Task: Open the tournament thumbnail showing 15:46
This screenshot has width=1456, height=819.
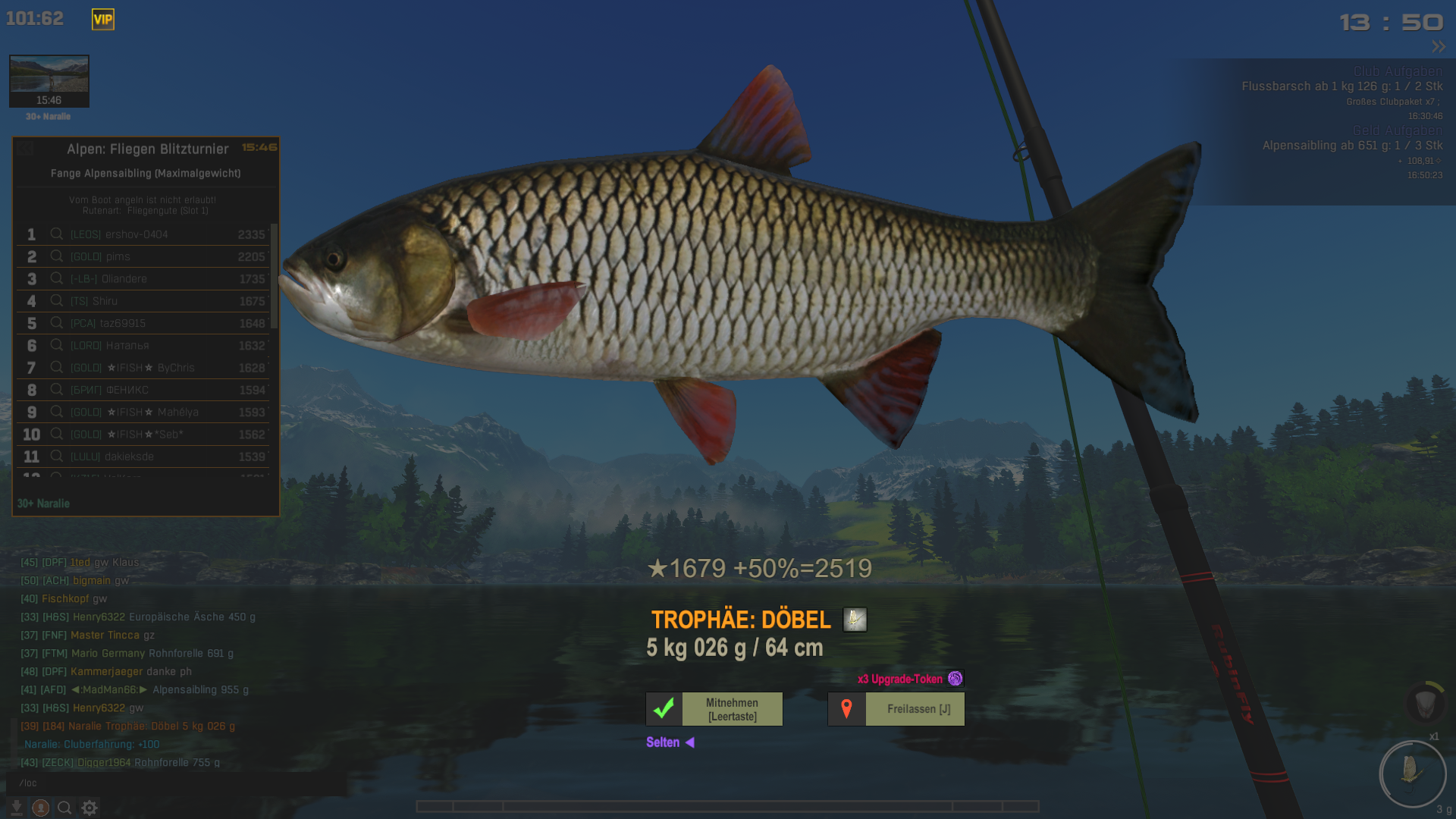Action: (49, 80)
